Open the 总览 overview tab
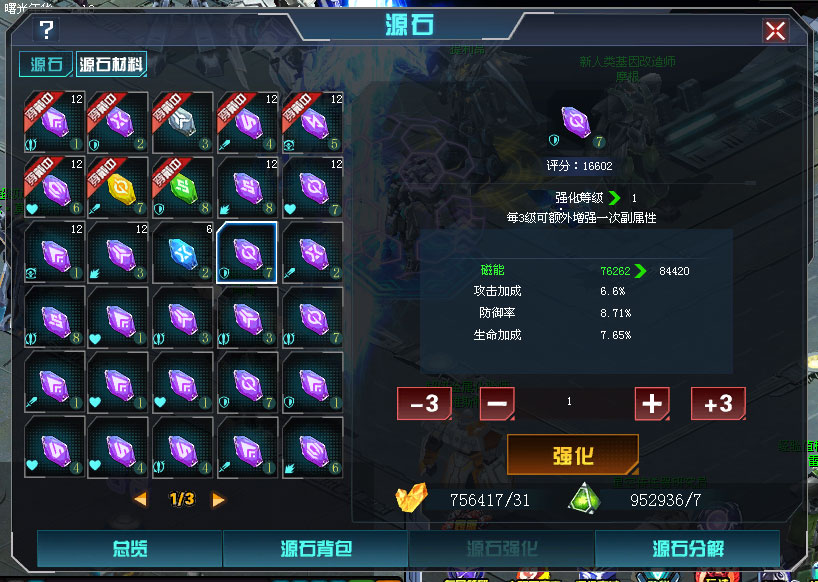The height and width of the screenshot is (582, 818). pos(129,548)
